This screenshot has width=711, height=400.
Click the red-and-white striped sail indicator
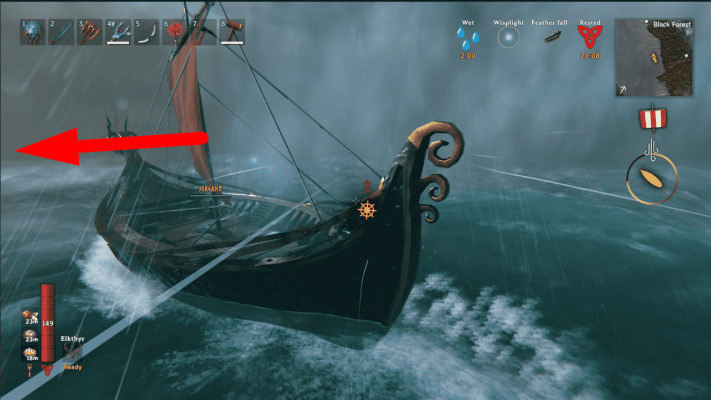tap(653, 119)
